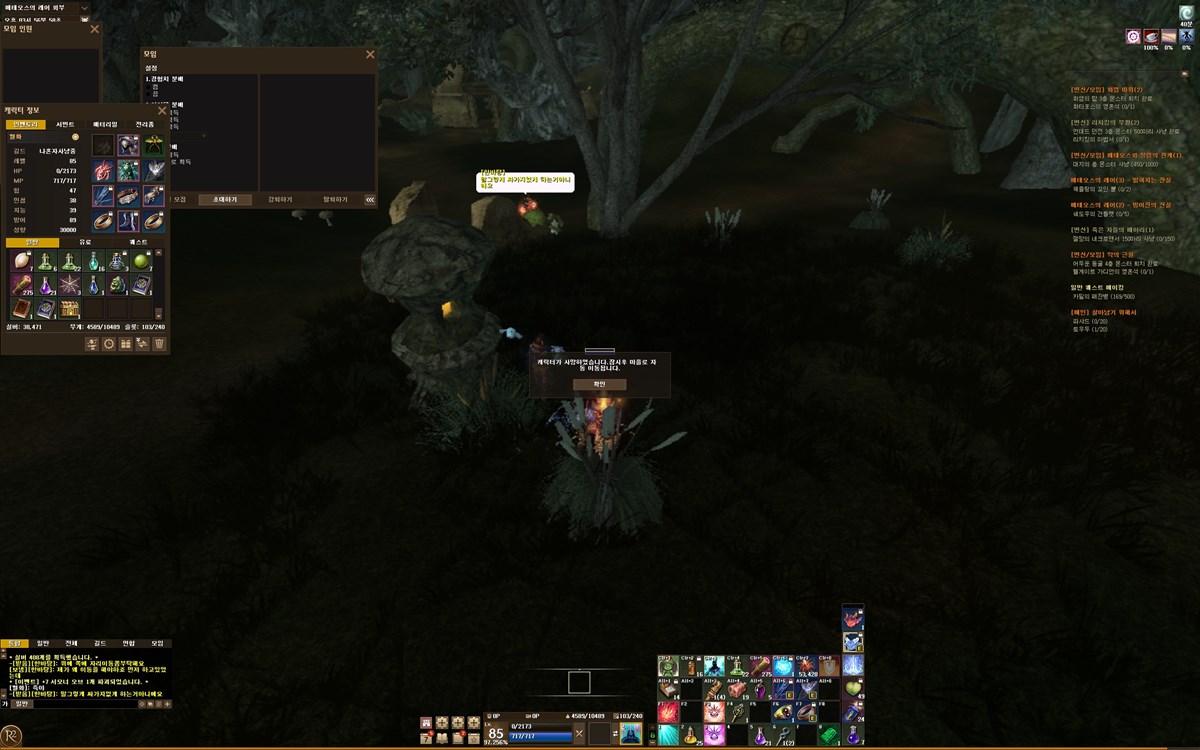The width and height of the screenshot is (1200, 750).
Task: Close the 캐릭터 정보 character info window
Action: [x=162, y=110]
